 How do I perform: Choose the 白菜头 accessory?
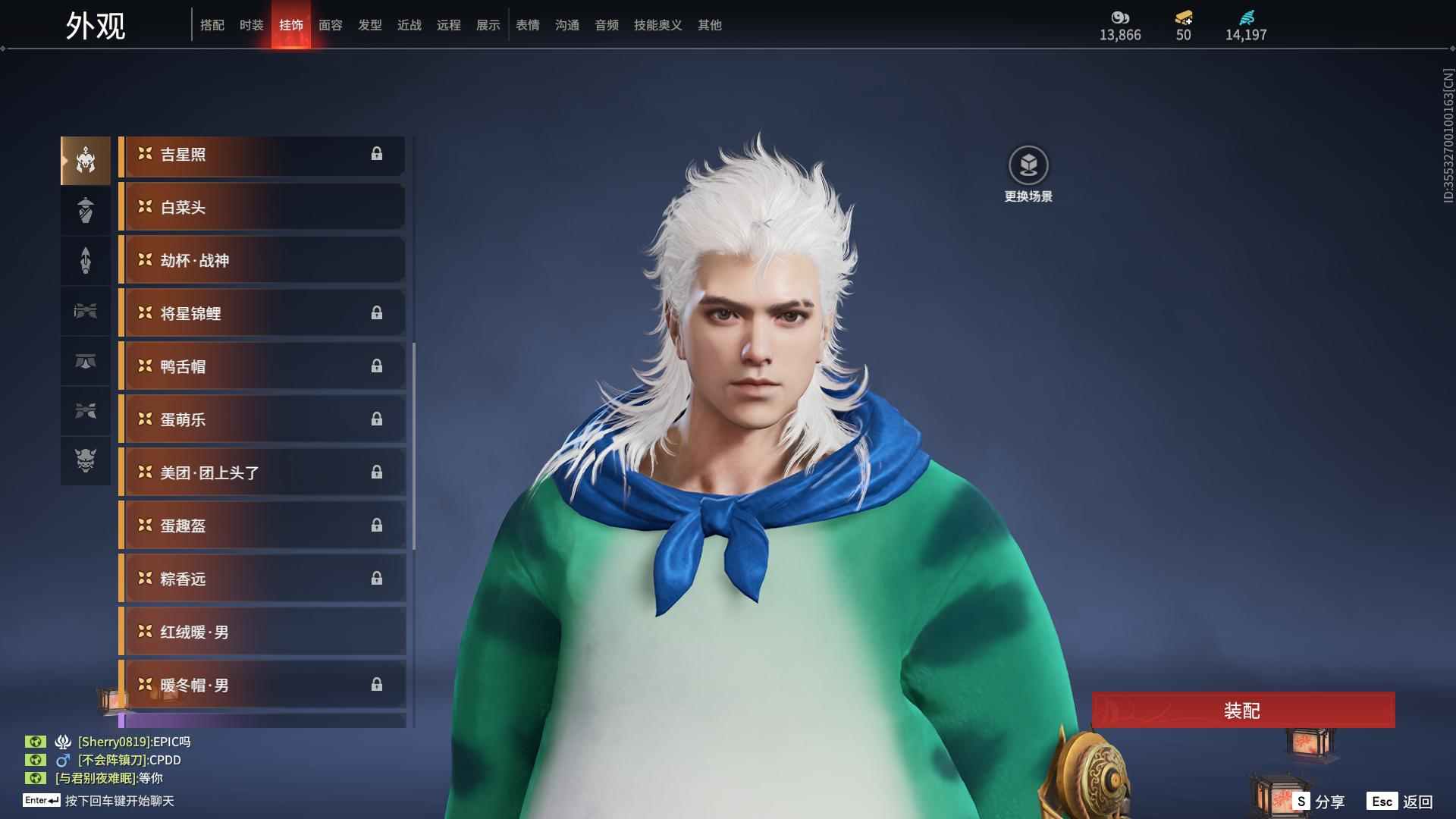262,207
